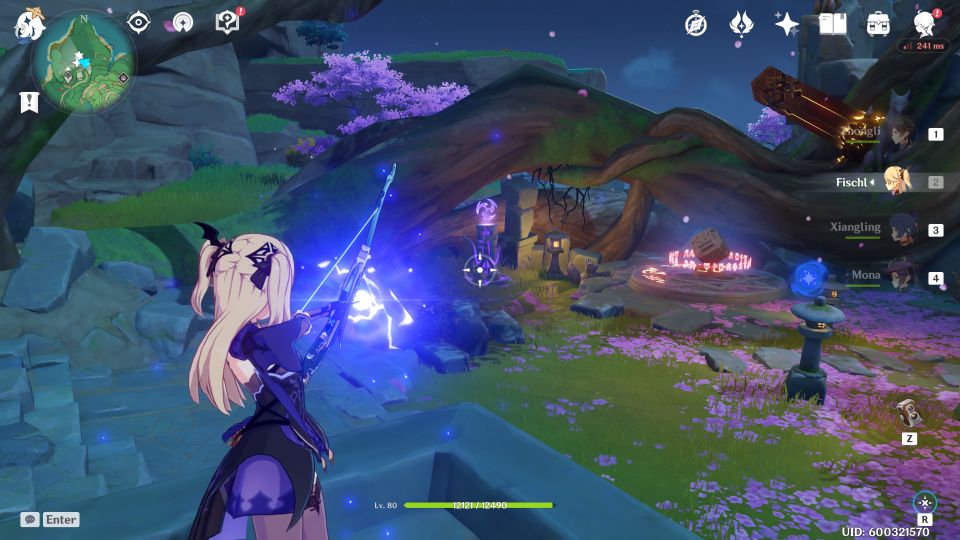Switch to Xiangling in the party
Viewport: 960px width, 540px height.
point(902,229)
